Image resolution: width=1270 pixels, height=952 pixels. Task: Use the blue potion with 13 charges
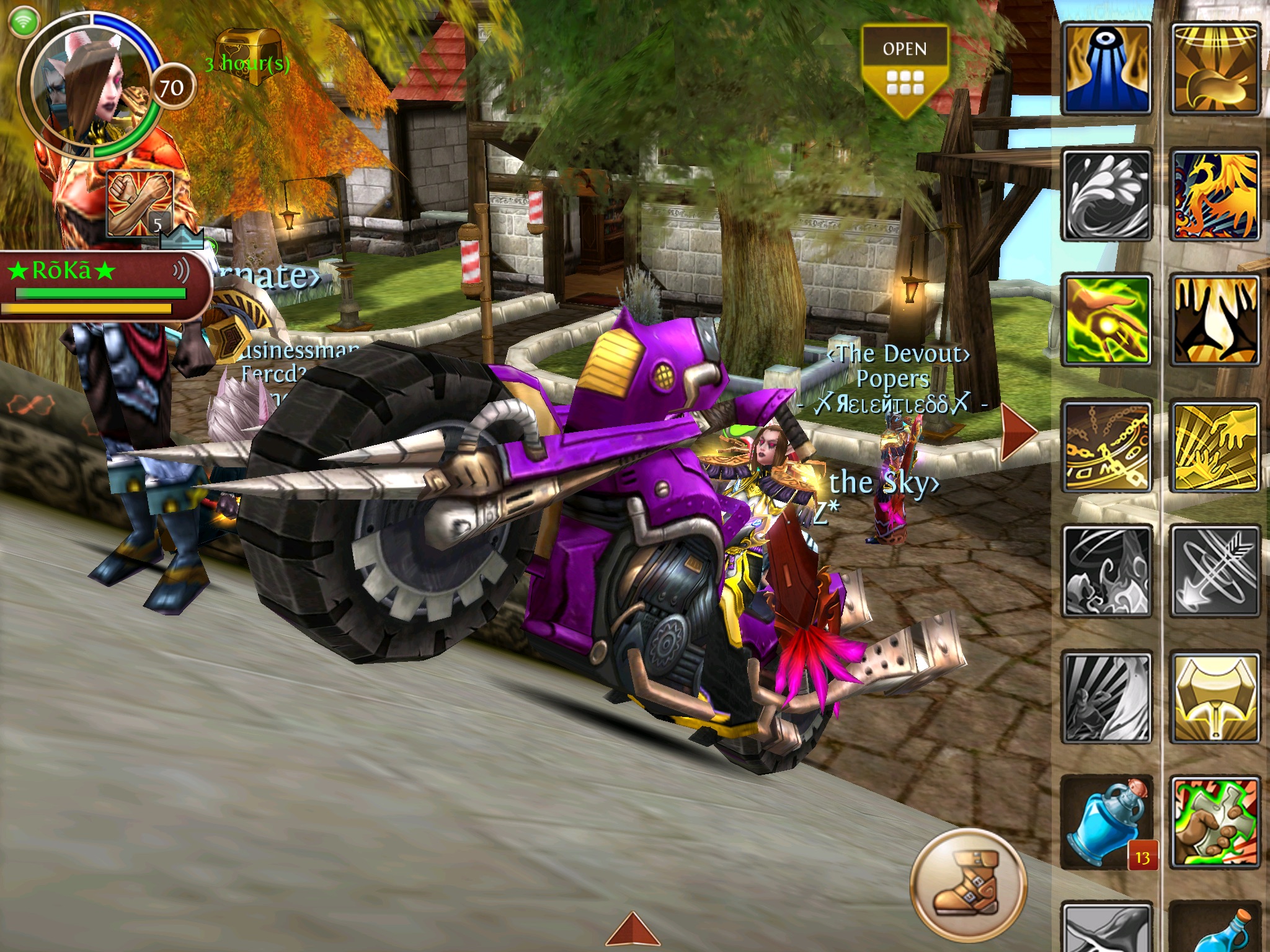pos(1107,823)
